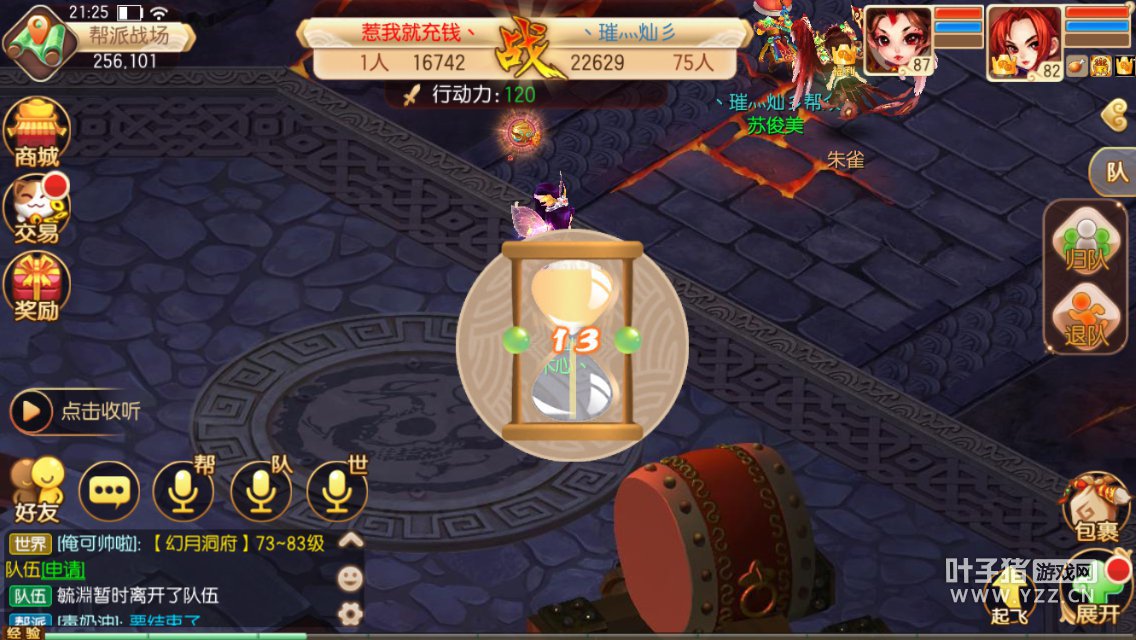Viewport: 1136px width, 640px height.
Task: Open the 包裹 inventory bag
Action: click(1094, 507)
